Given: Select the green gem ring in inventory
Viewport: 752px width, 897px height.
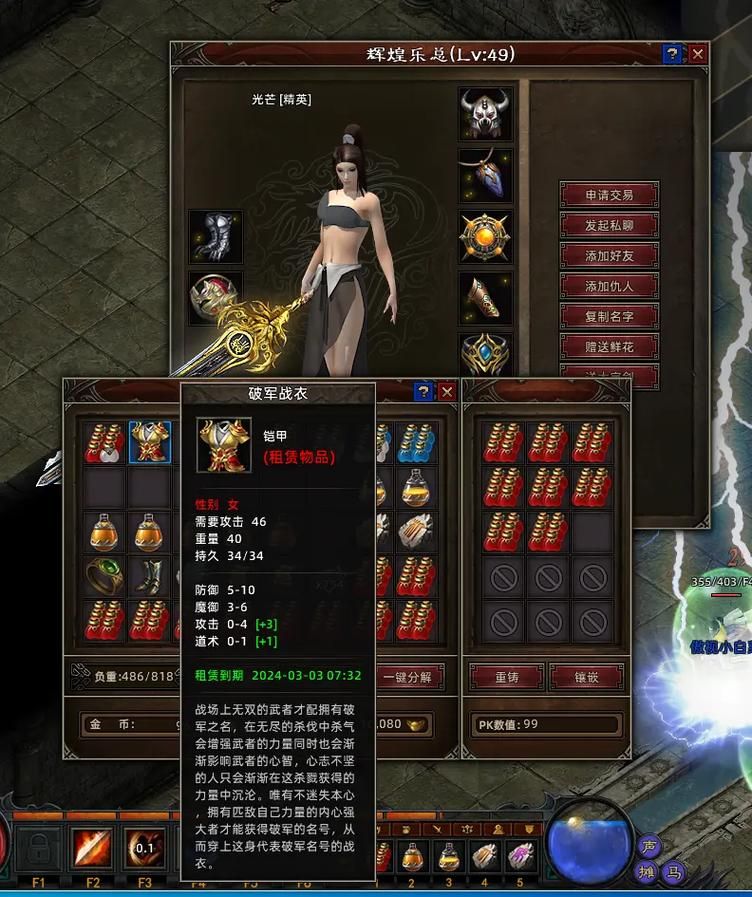Looking at the screenshot, I should [x=105, y=577].
